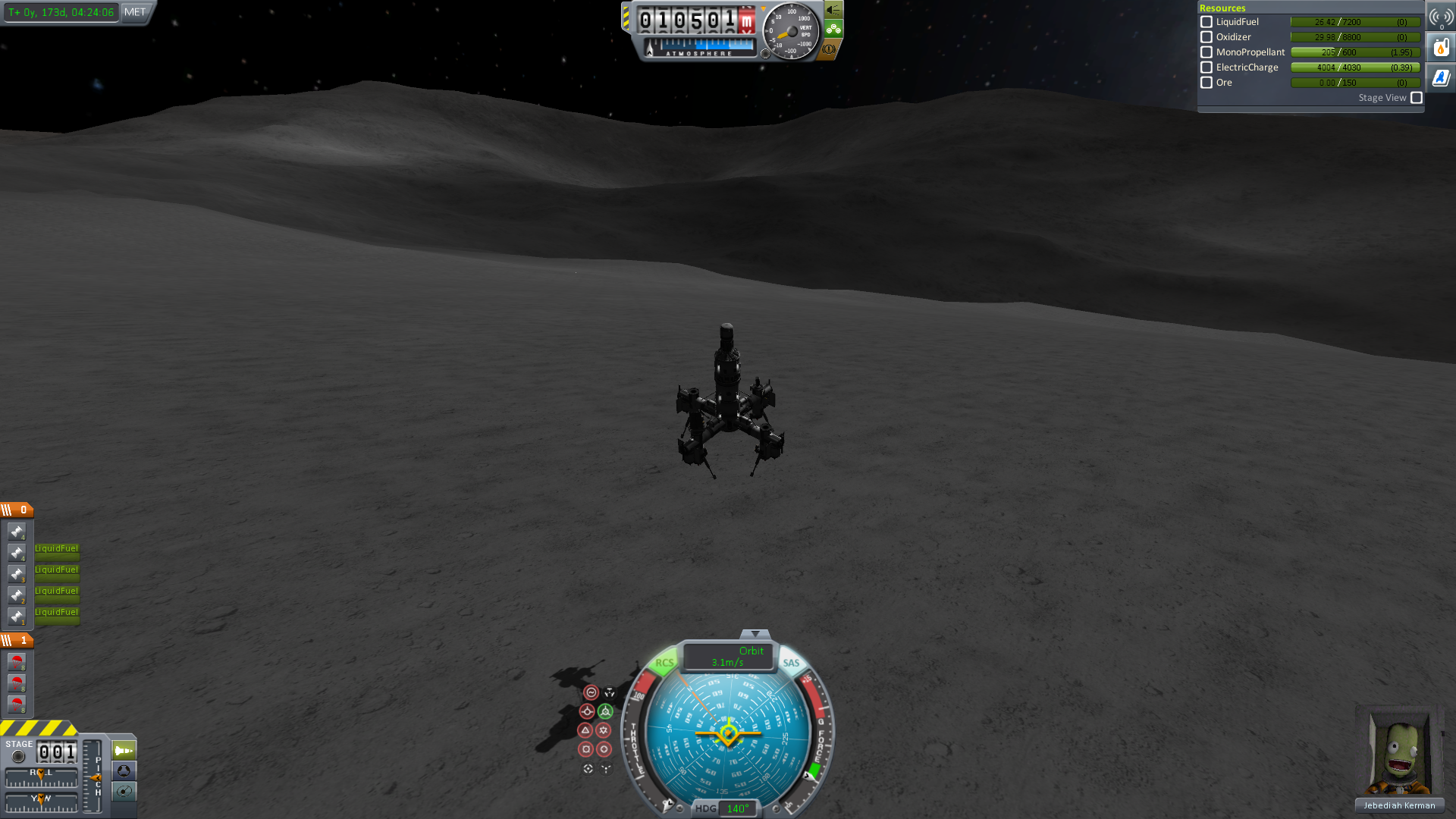Switch the clock display via the MET button

(135, 12)
